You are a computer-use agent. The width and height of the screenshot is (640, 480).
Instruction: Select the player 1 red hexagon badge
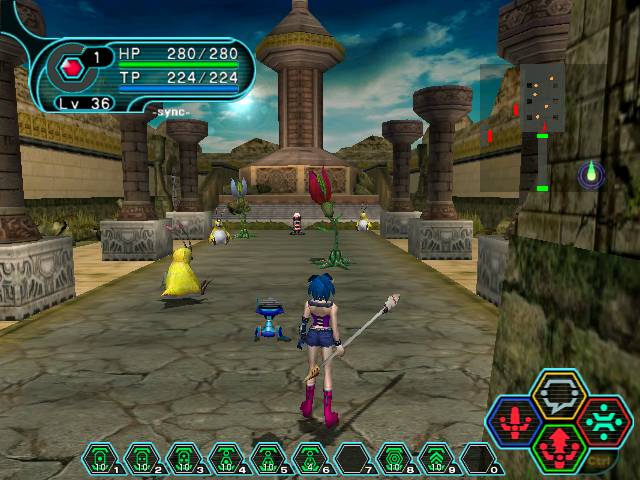point(71,68)
